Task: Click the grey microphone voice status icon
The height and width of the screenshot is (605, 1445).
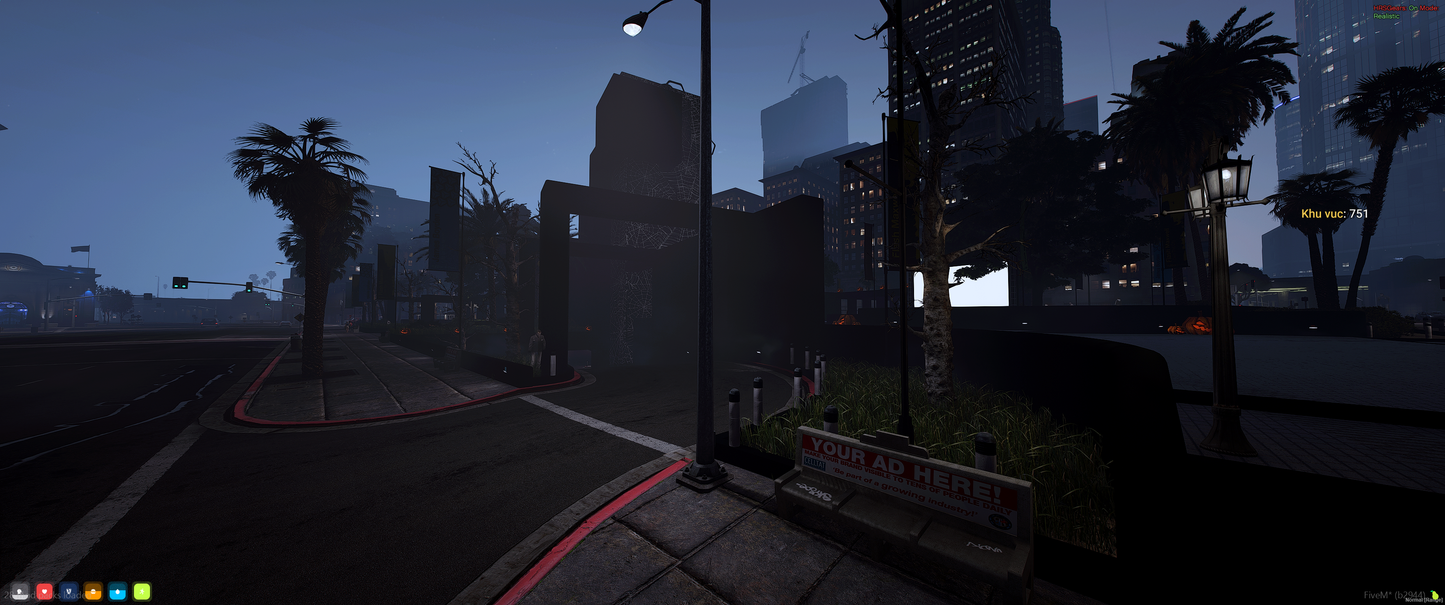Action: click(20, 591)
